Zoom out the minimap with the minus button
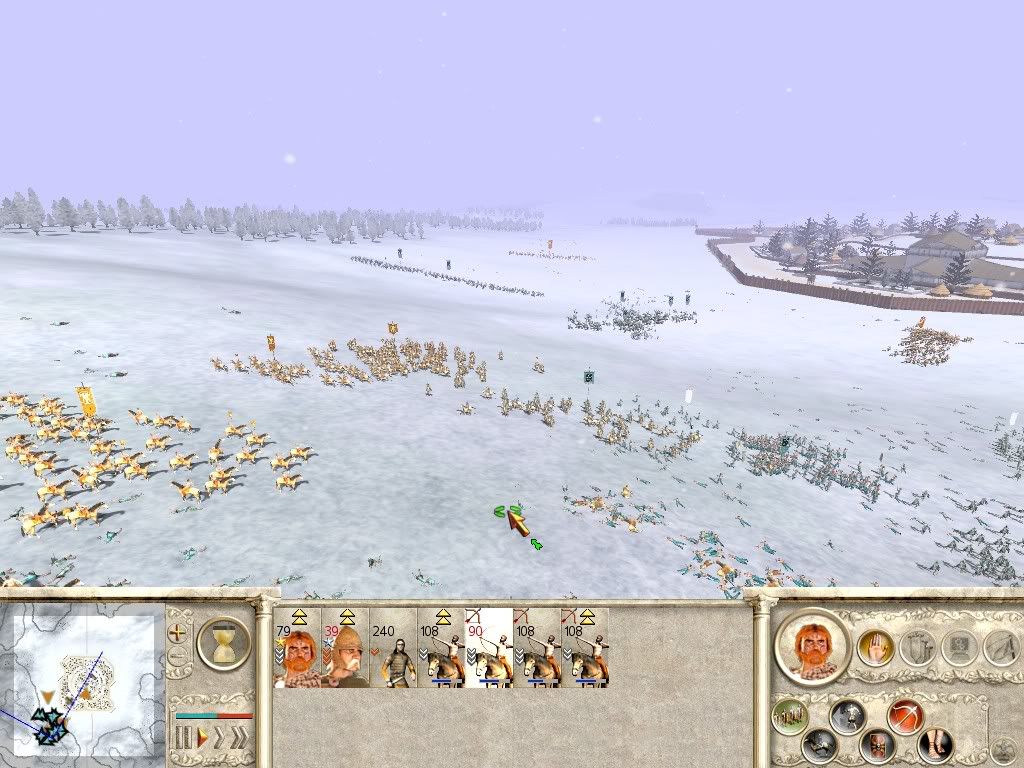Viewport: 1024px width, 768px height. (x=179, y=657)
